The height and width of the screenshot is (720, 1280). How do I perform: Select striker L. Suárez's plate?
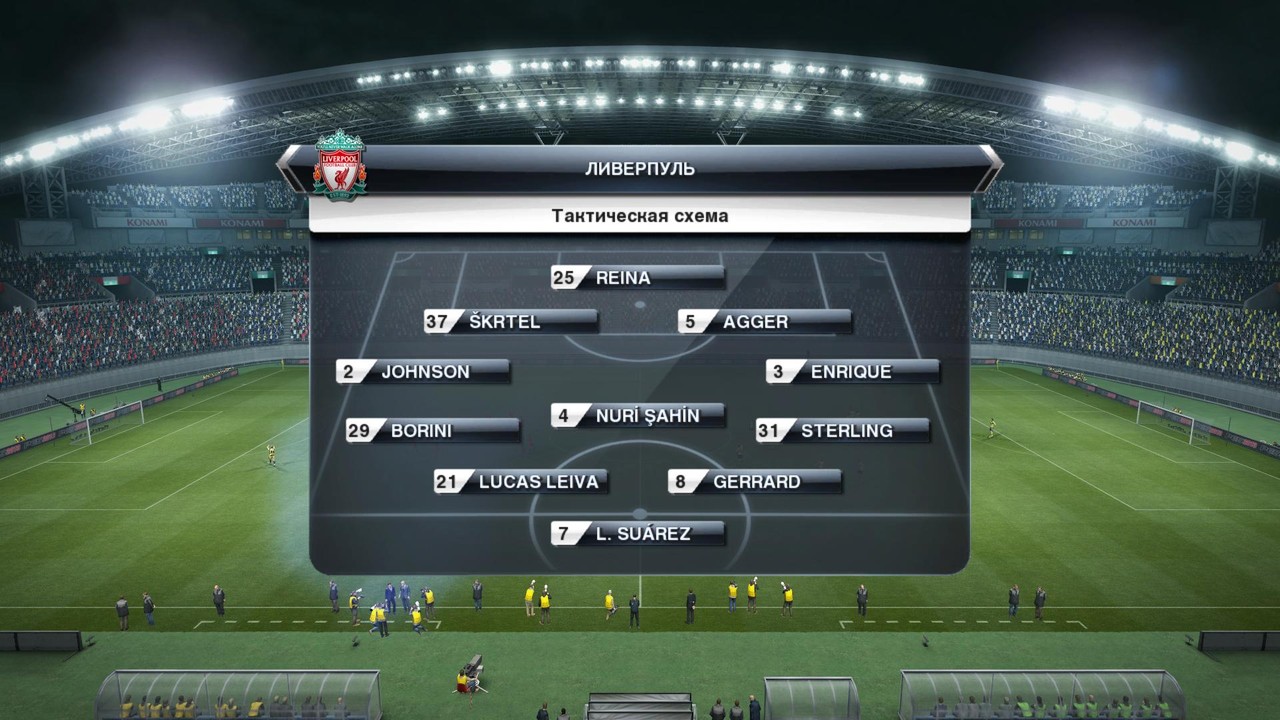coord(638,534)
